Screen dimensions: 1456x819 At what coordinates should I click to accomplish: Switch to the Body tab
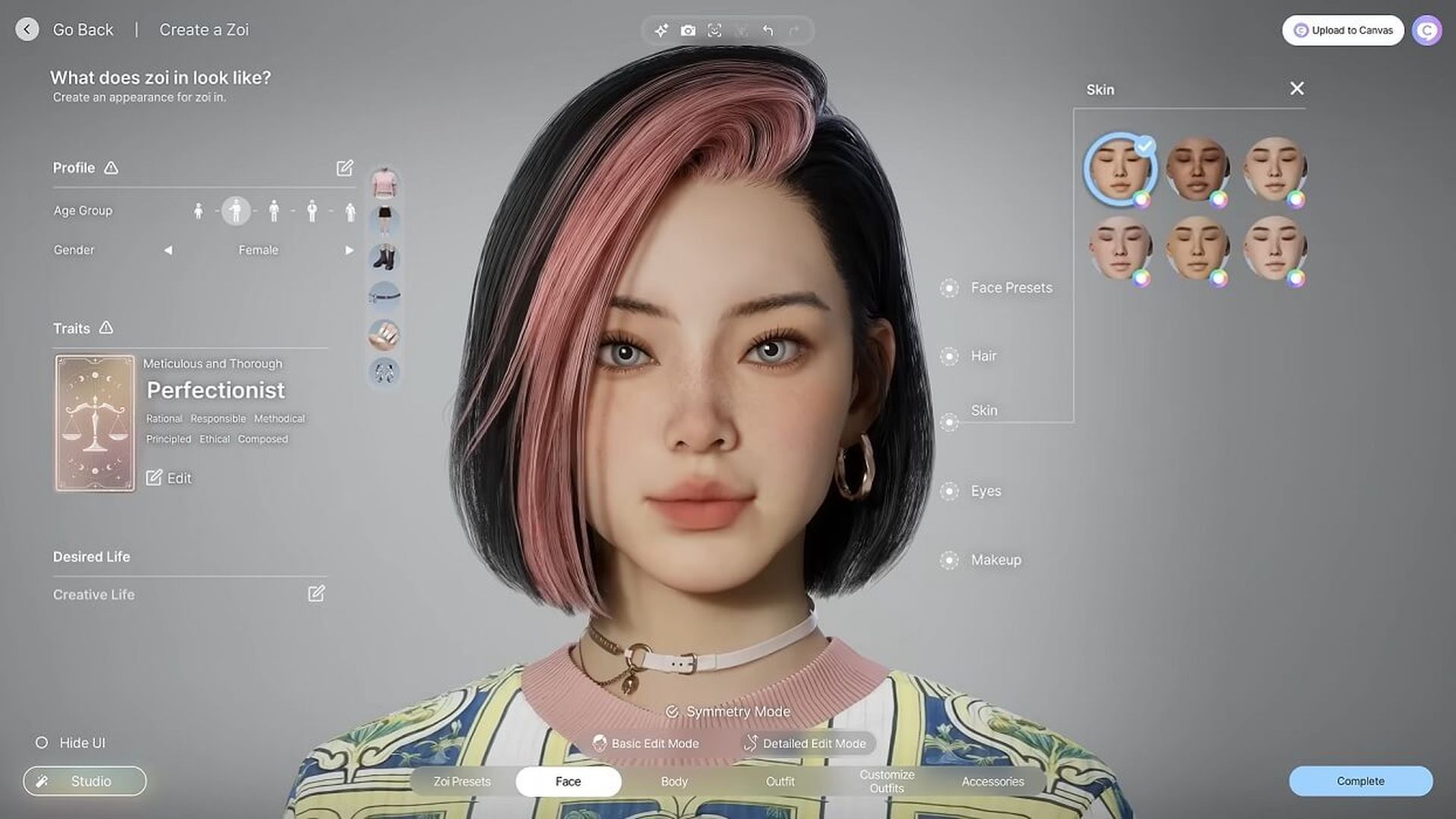click(674, 782)
